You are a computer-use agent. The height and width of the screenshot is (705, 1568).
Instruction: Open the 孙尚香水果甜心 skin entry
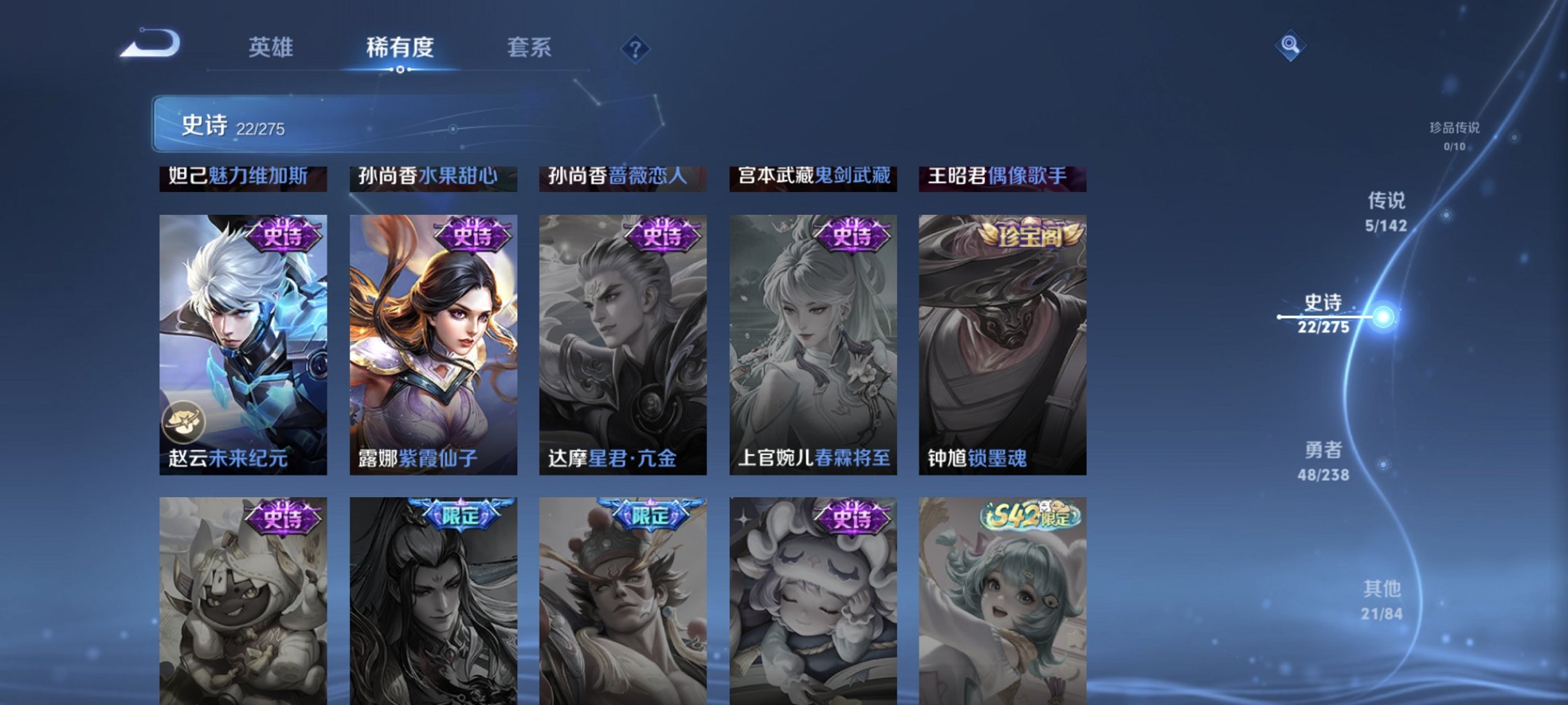(428, 176)
